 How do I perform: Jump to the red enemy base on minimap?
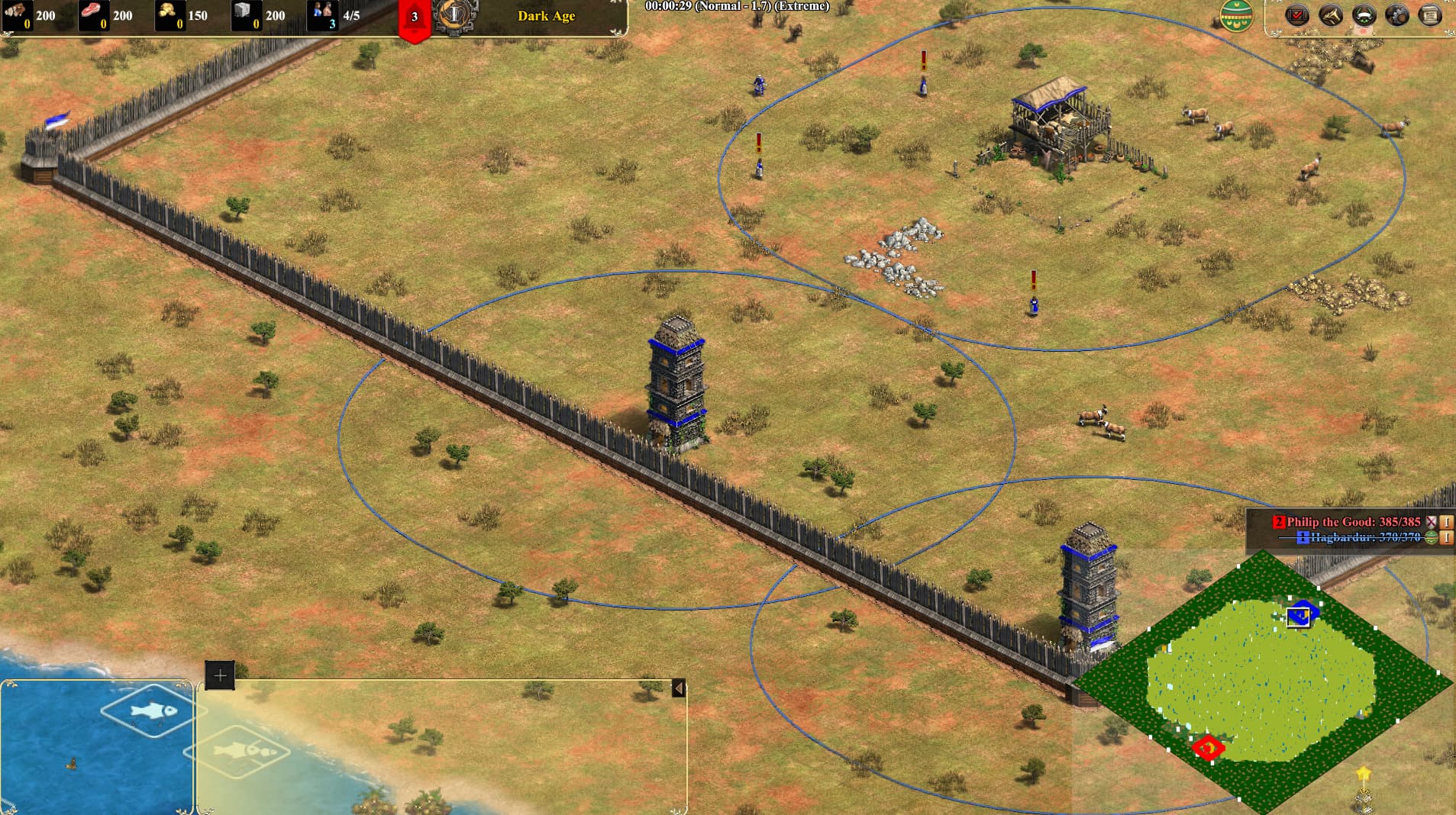pos(1208,748)
